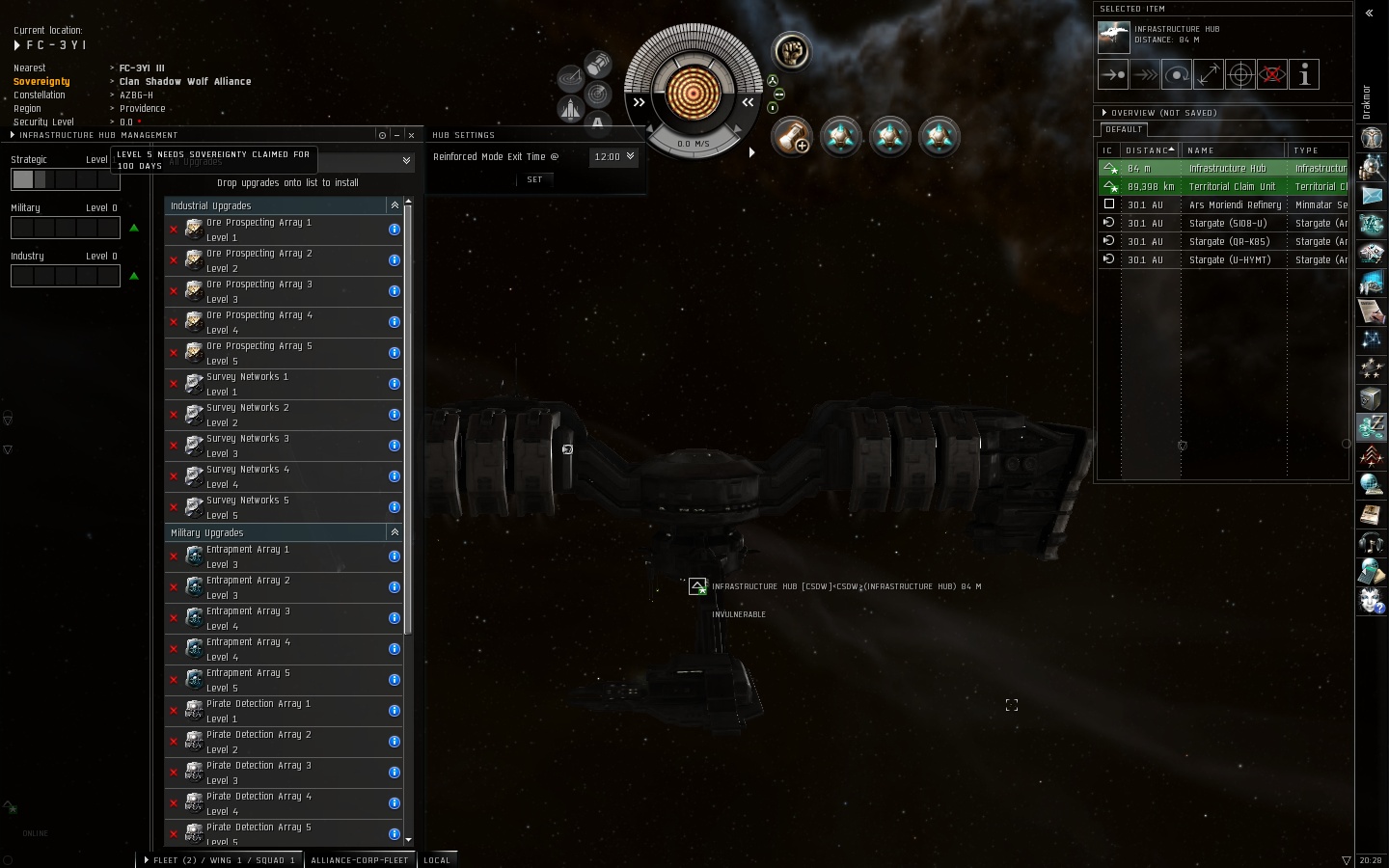Show info on the selected Infrastructure Hub
The width and height of the screenshot is (1389, 868).
click(x=1304, y=74)
